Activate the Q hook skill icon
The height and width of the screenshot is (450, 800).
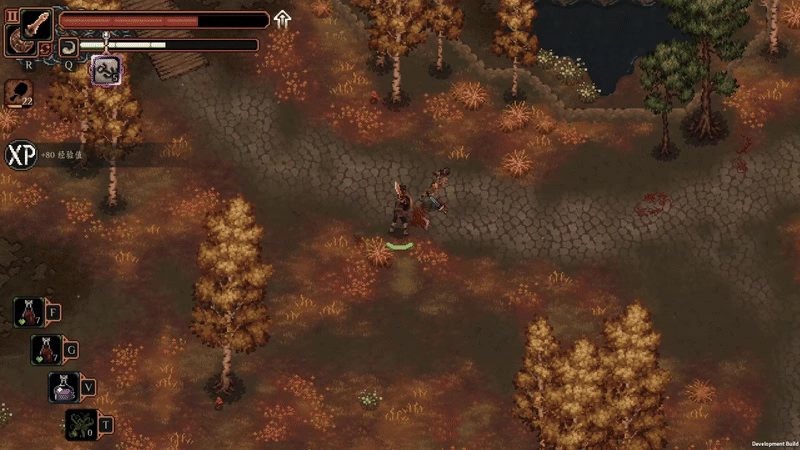[68, 45]
